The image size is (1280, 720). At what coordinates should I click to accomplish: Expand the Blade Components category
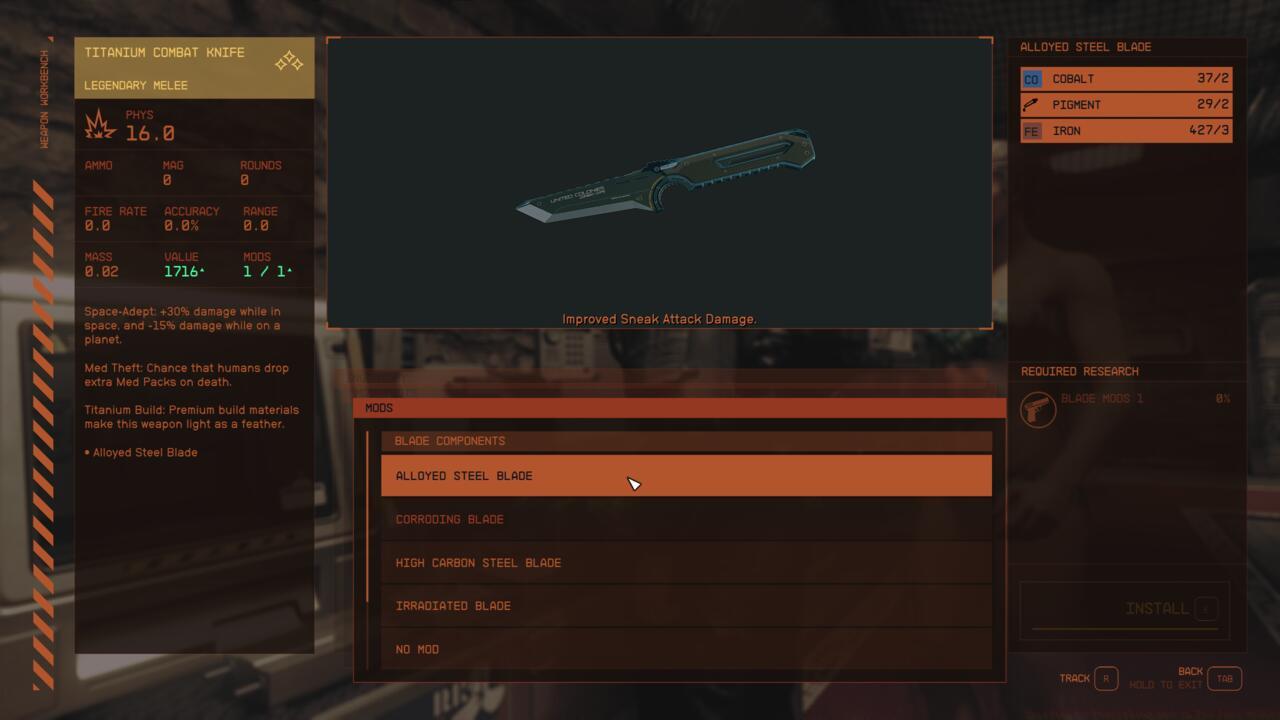pos(686,440)
